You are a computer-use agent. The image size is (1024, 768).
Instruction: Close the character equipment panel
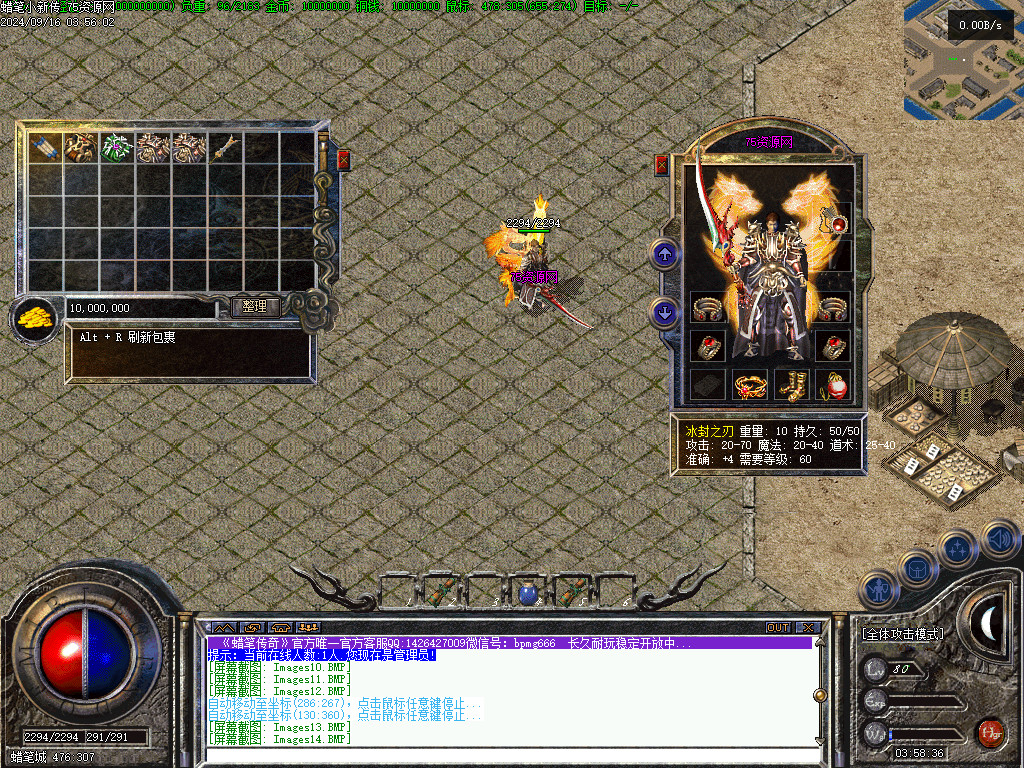coord(661,165)
